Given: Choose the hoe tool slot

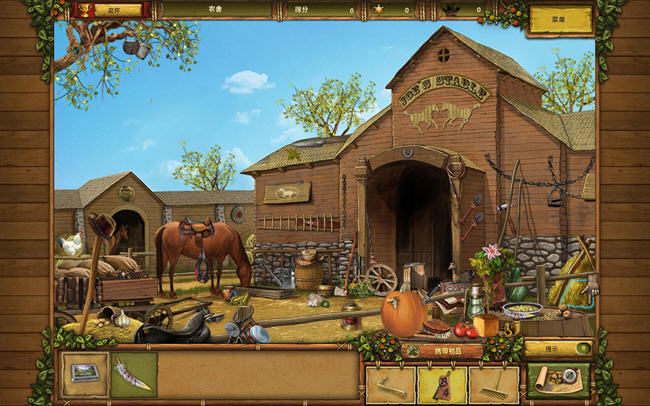Looking at the screenshot, I should click(390, 384).
